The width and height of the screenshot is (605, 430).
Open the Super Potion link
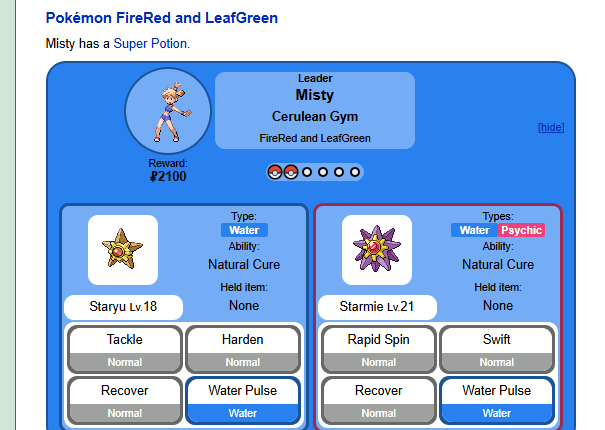(x=150, y=44)
